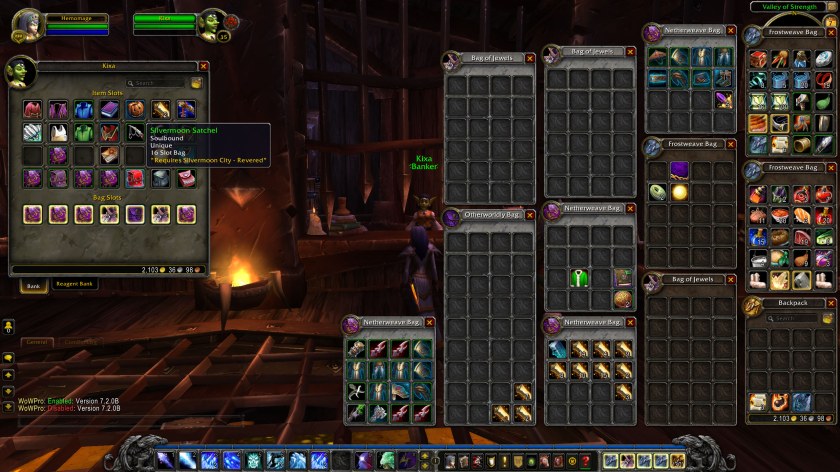Select the purple cloth item in Frostweave Bag
840x472 pixels.
point(679,169)
